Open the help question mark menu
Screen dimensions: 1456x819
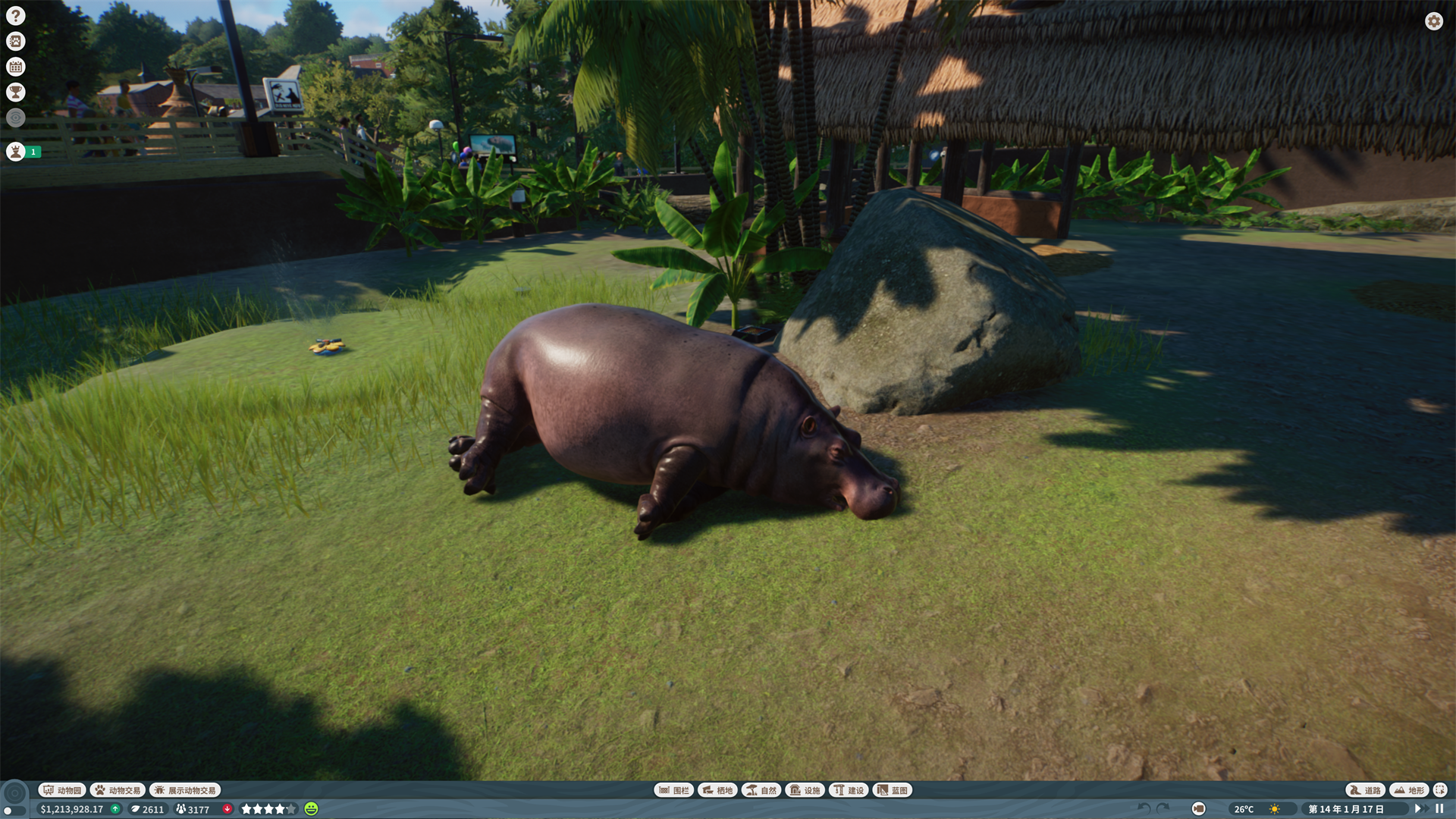15,15
